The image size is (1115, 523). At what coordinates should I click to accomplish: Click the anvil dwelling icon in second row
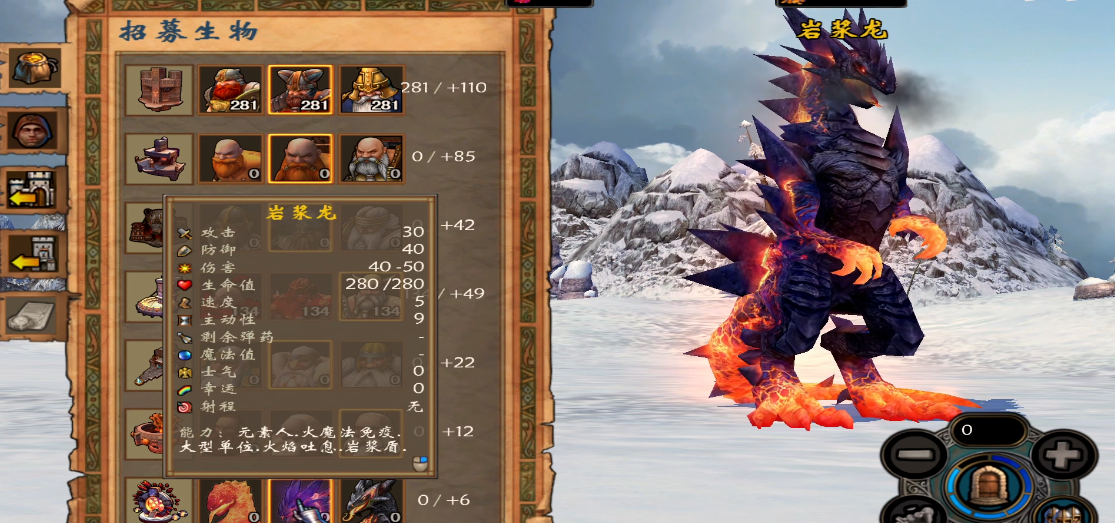(x=159, y=158)
